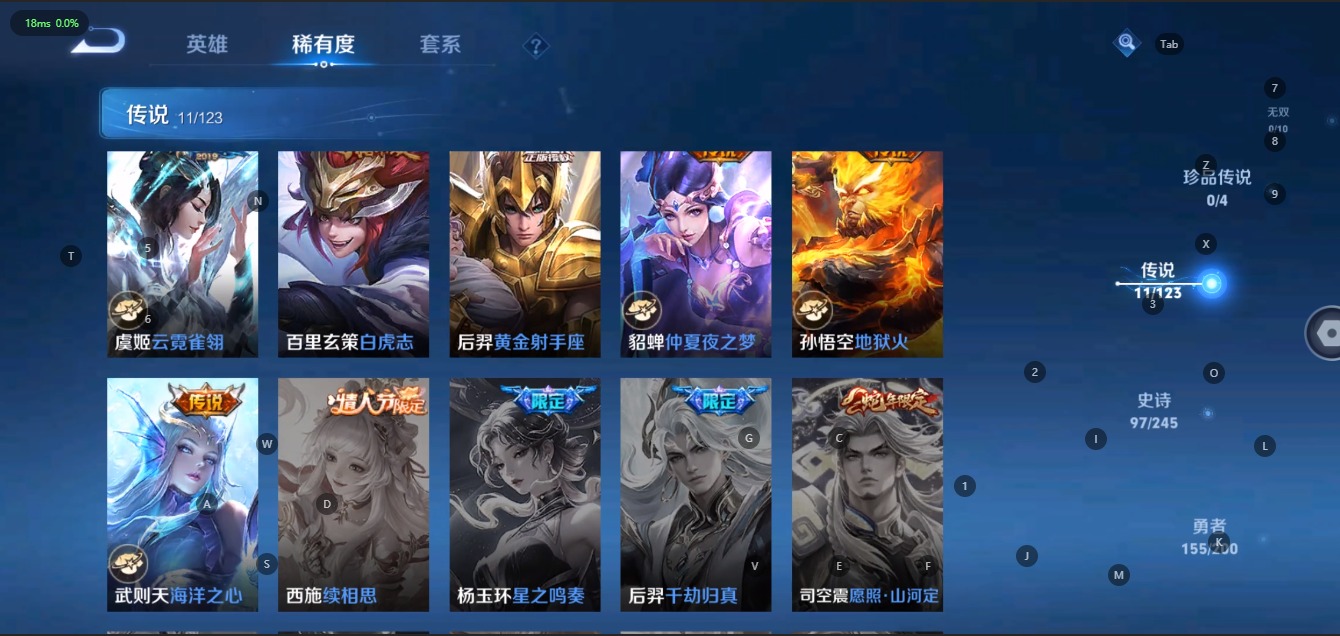Select 貂蝉 仲夏夜之梦 skin card
1340x636 pixels.
(x=696, y=254)
